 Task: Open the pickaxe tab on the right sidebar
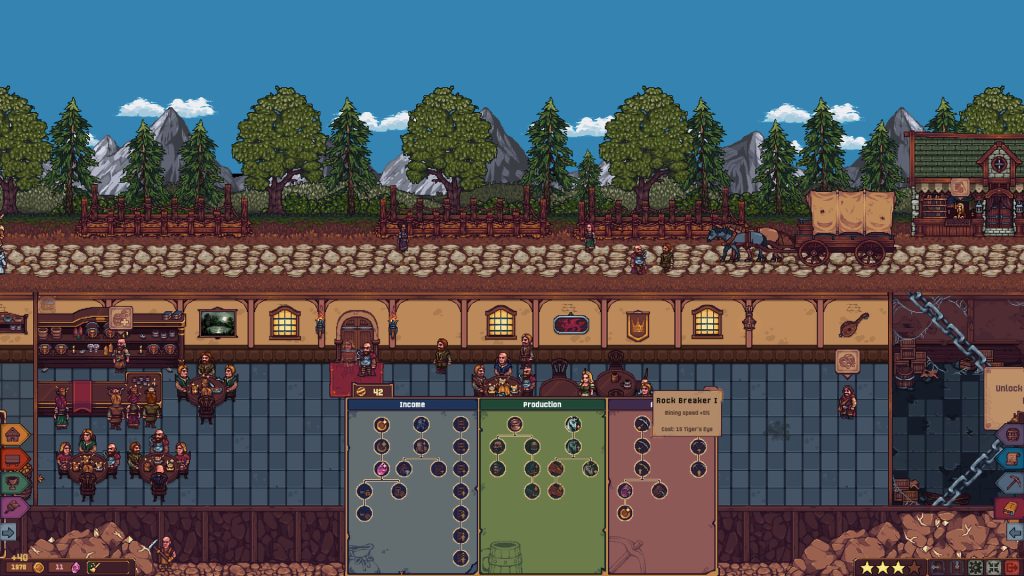point(1011,483)
